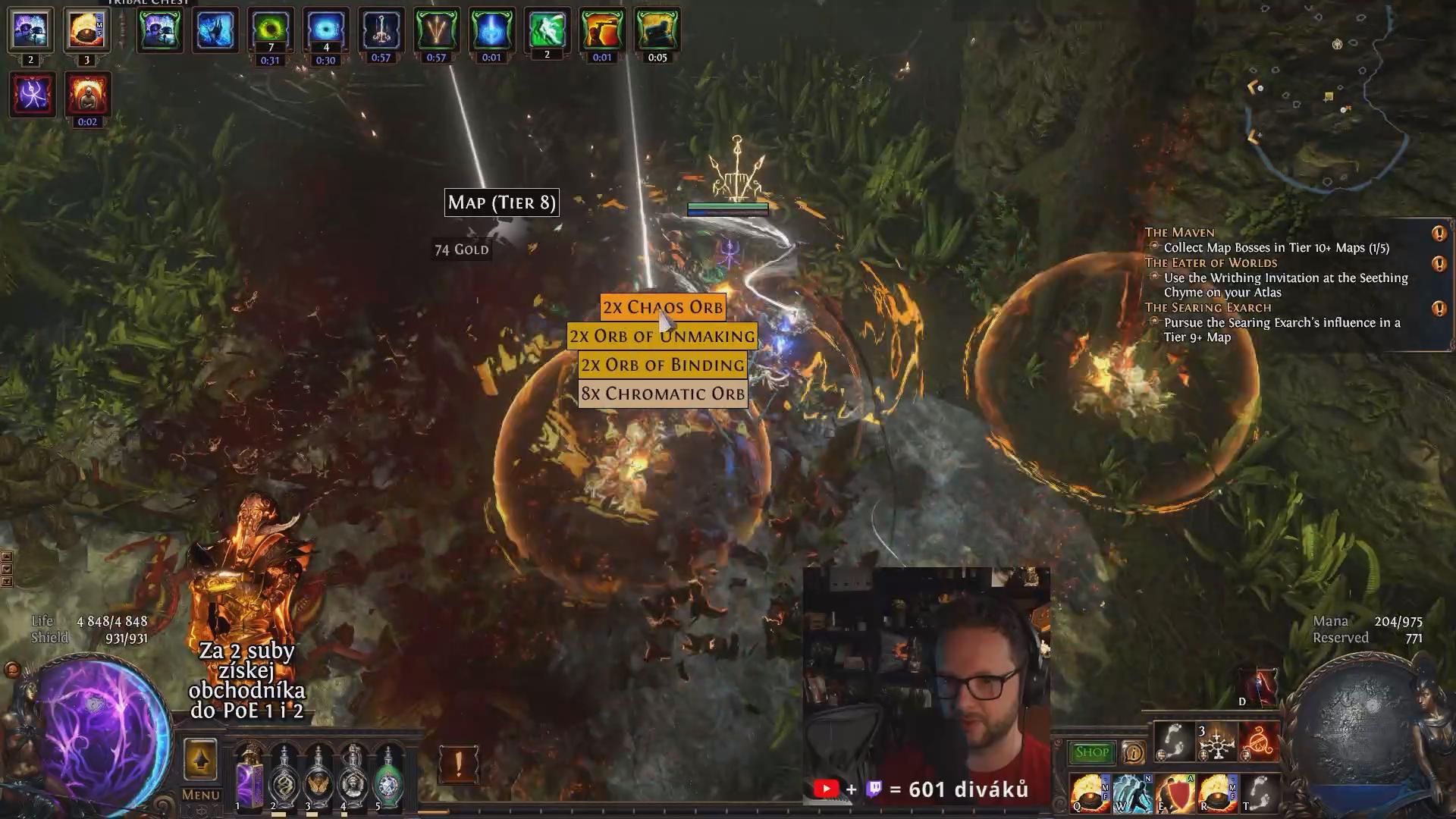
Task: Select the fiery explosion skill on Q
Action: coord(1090,793)
